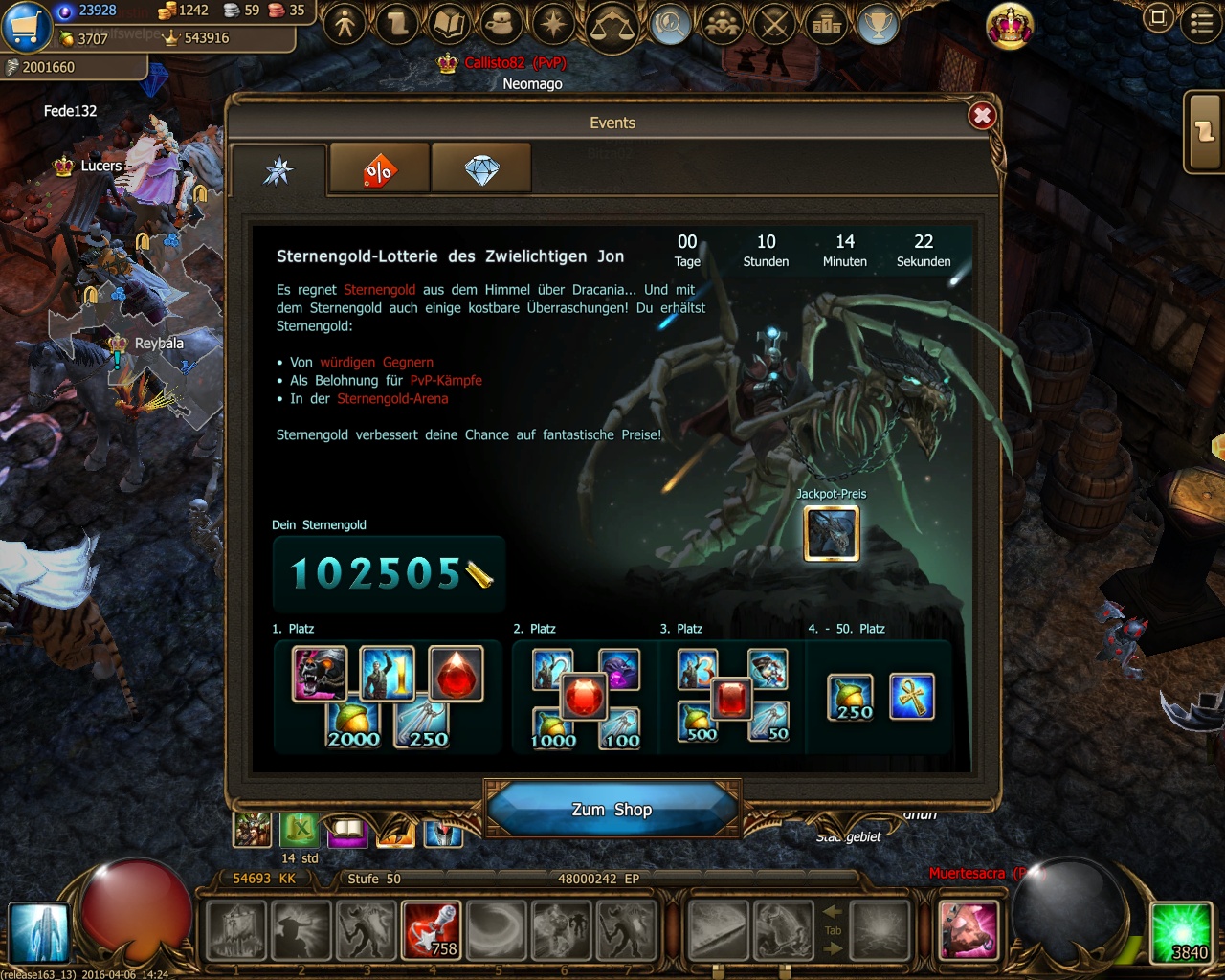Inspect the ankh reward for places 4-50

[x=911, y=696]
